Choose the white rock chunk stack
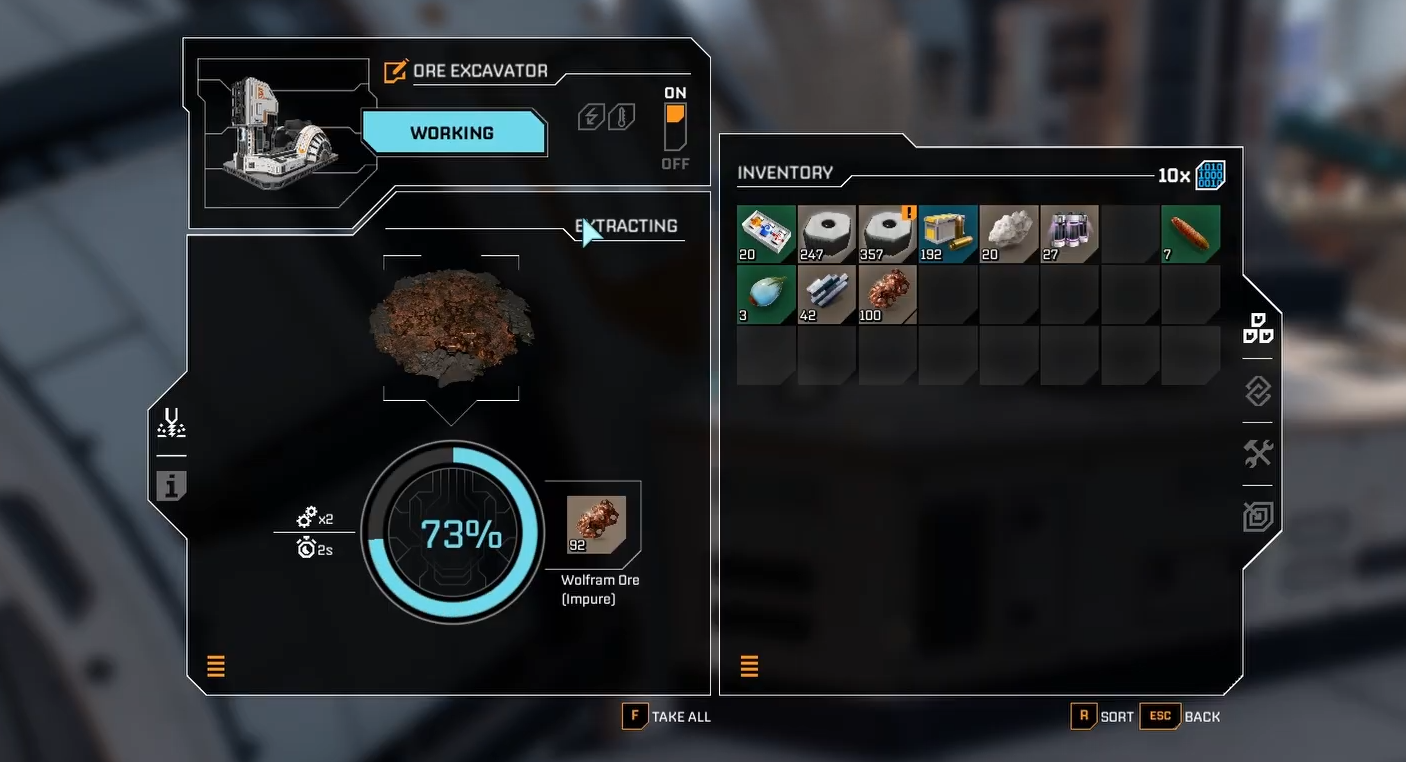Viewport: 1406px width, 762px height. click(1009, 234)
